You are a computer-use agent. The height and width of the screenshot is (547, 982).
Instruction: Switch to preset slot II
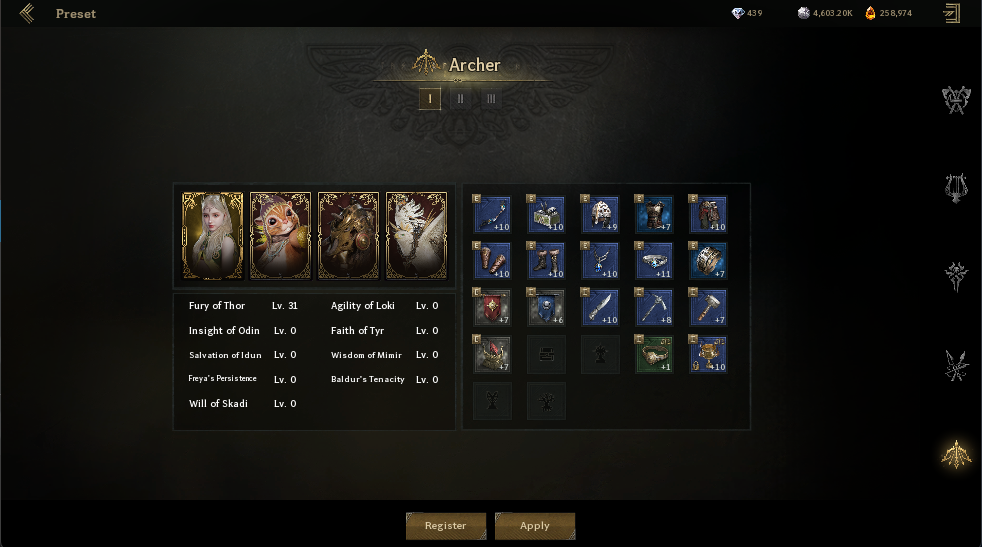pos(460,98)
